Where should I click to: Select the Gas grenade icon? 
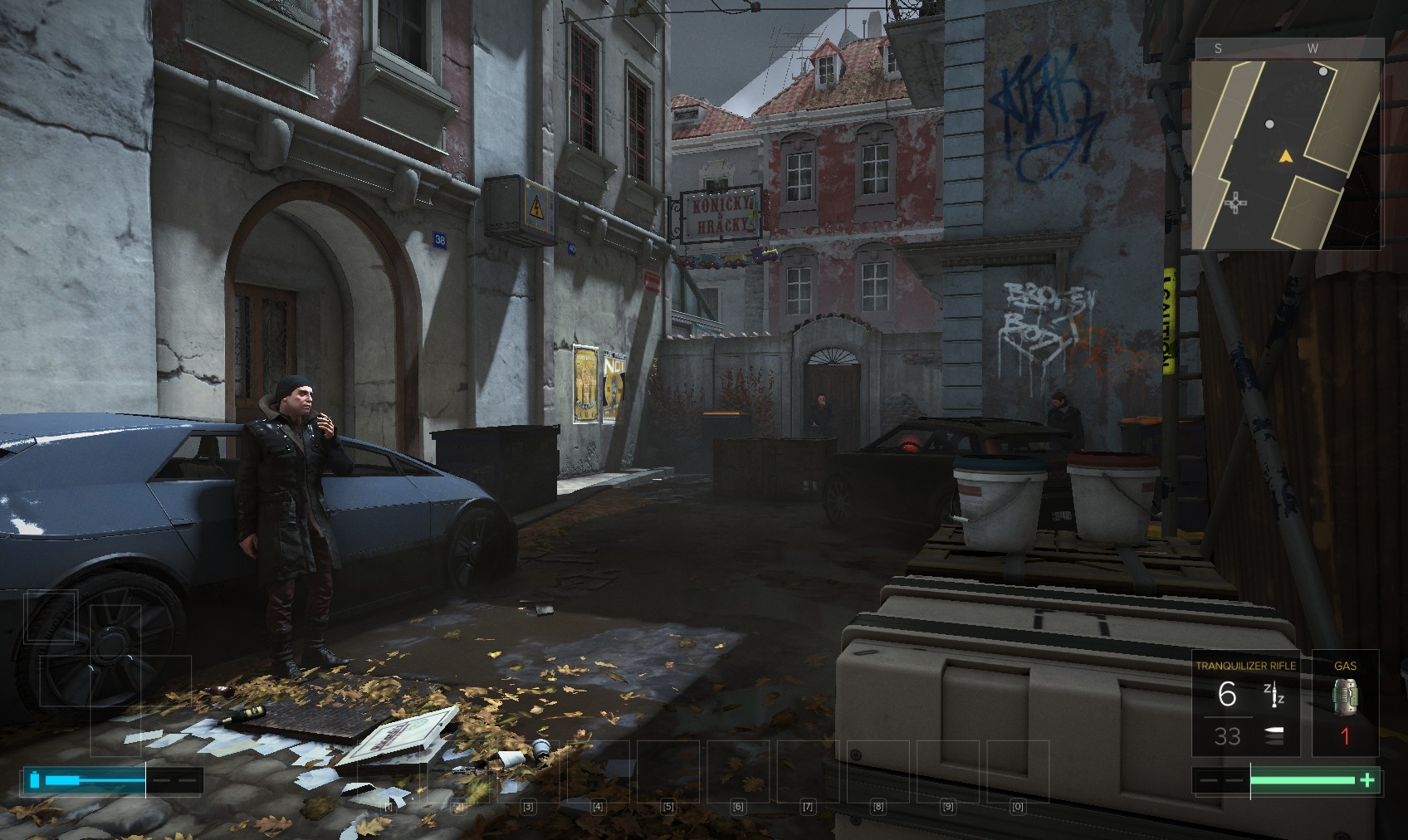(1345, 696)
